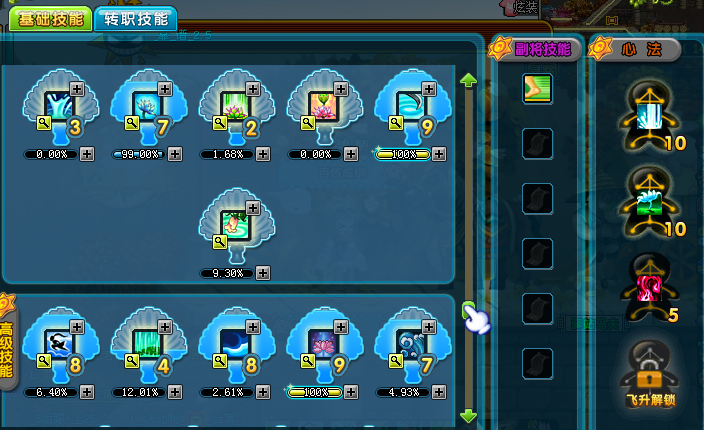Switch to the 转职技能 tab

tap(136, 19)
